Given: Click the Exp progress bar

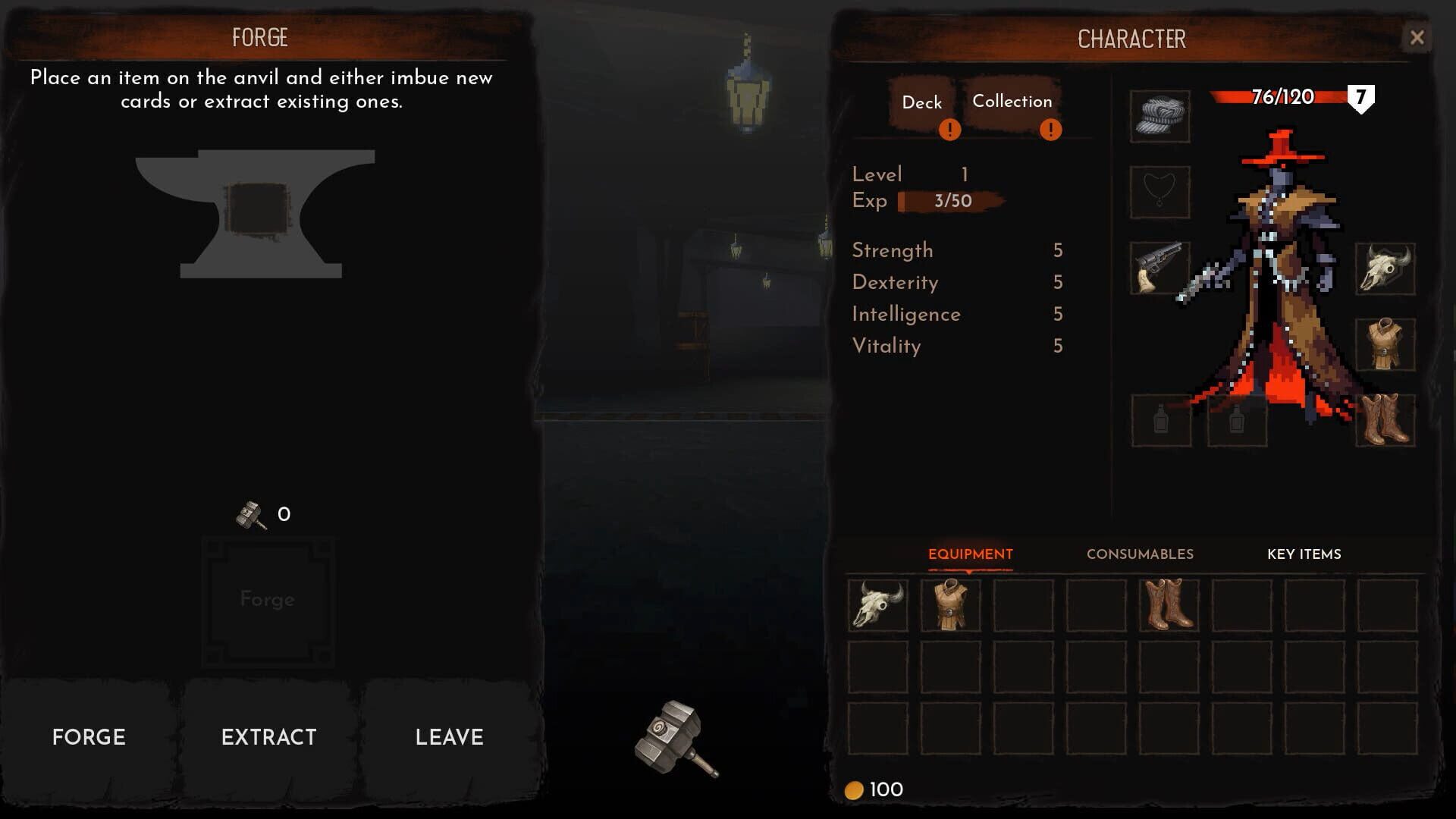Looking at the screenshot, I should pyautogui.click(x=950, y=201).
